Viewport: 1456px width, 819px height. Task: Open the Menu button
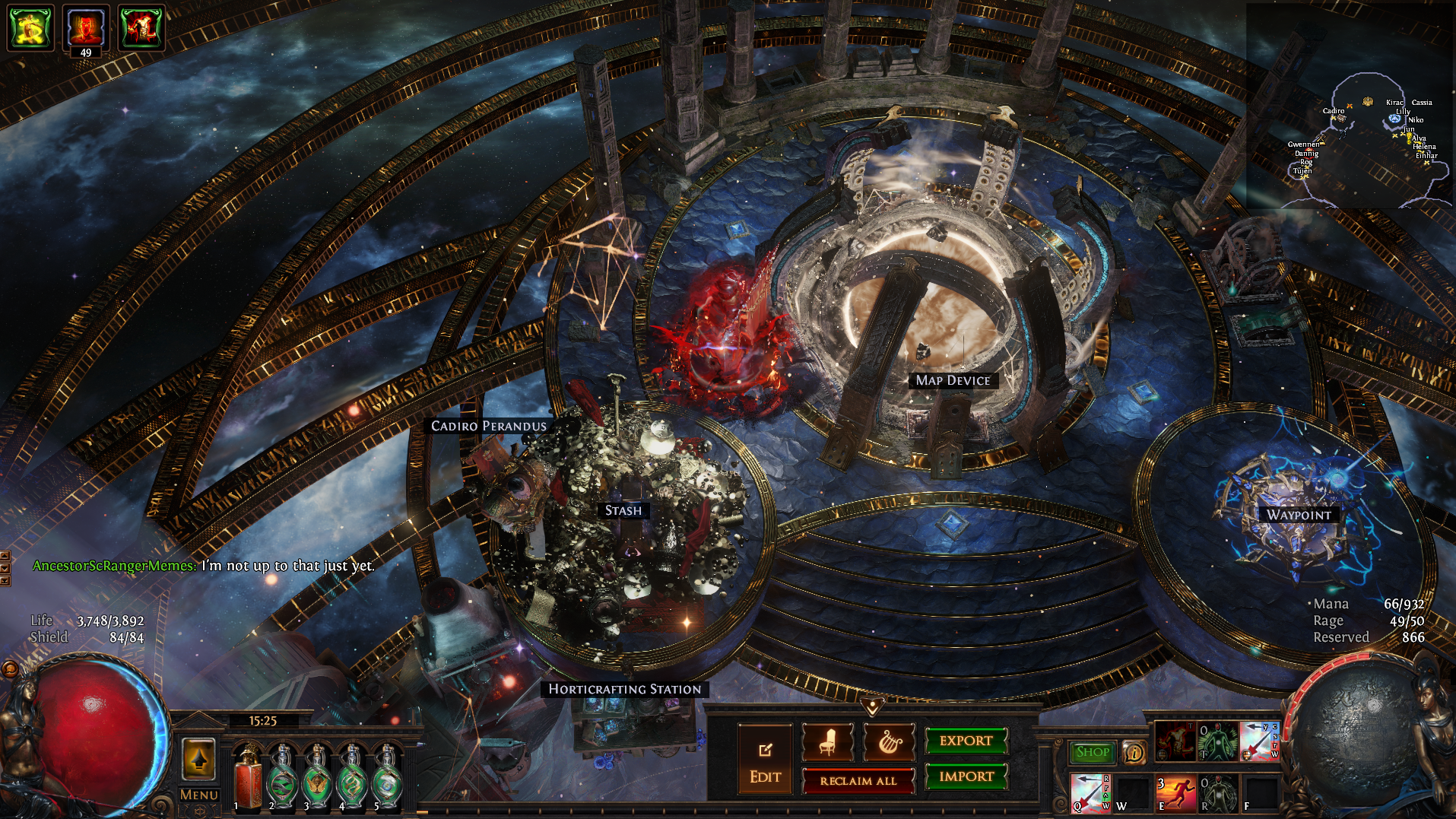click(x=199, y=795)
